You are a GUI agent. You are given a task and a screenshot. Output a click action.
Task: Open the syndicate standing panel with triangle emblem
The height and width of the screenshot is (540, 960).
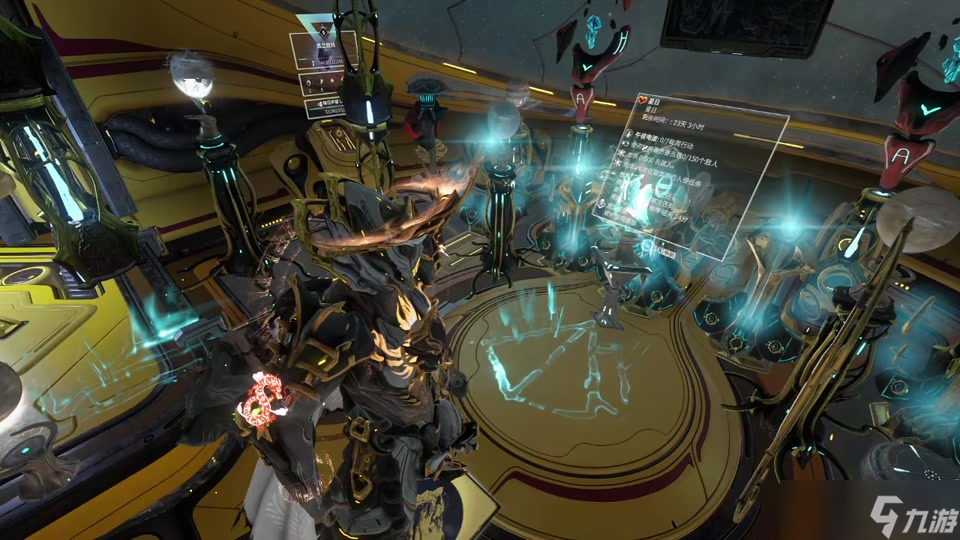click(323, 50)
